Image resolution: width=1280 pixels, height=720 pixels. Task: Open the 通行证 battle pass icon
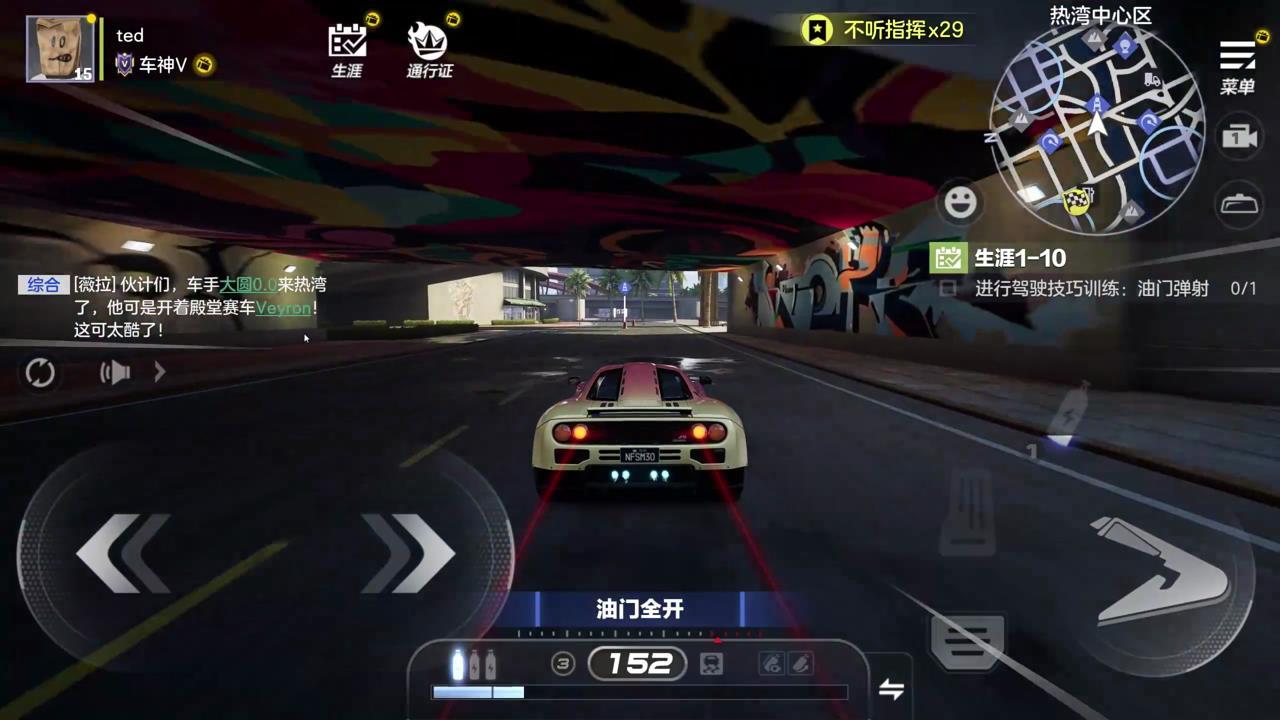point(430,45)
